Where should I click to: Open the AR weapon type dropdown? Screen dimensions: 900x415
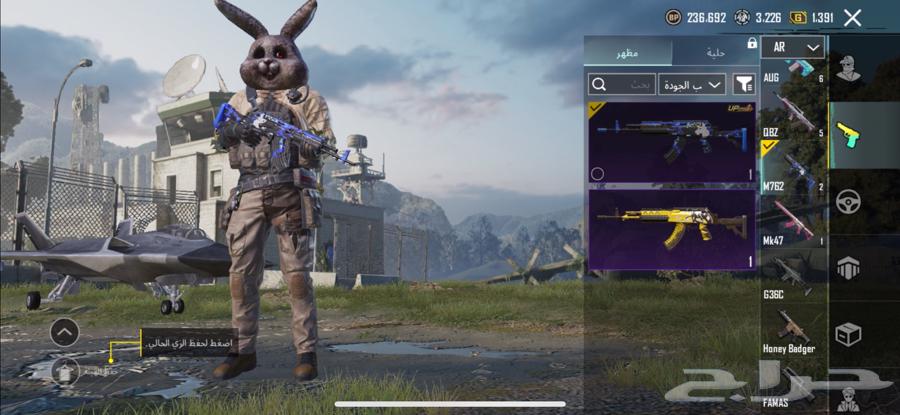pos(793,47)
